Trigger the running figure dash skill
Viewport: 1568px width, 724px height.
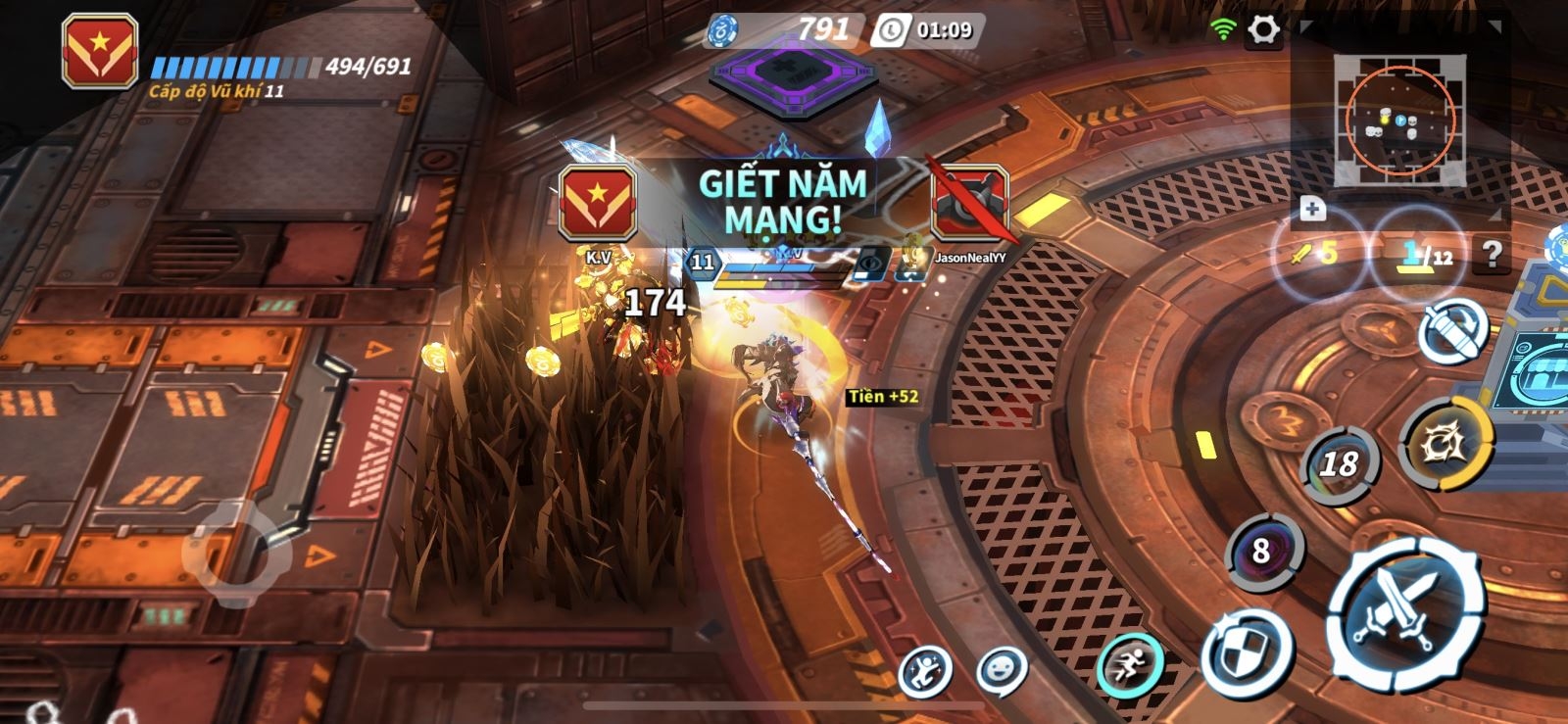[x=1130, y=665]
